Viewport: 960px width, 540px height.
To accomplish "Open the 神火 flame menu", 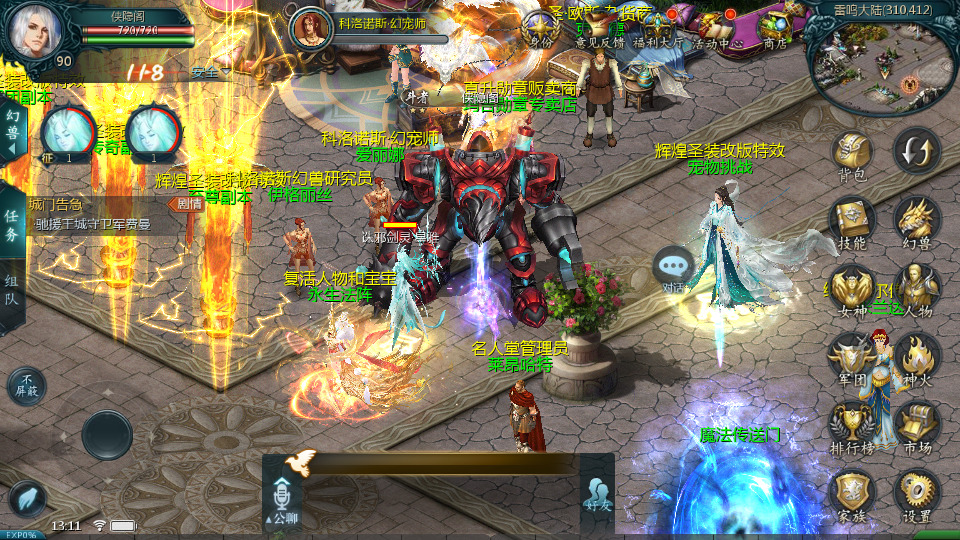I will [x=916, y=357].
